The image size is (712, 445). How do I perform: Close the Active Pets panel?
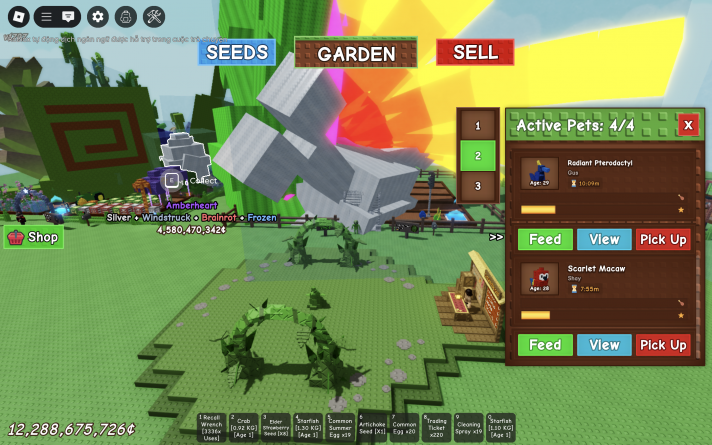[688, 125]
